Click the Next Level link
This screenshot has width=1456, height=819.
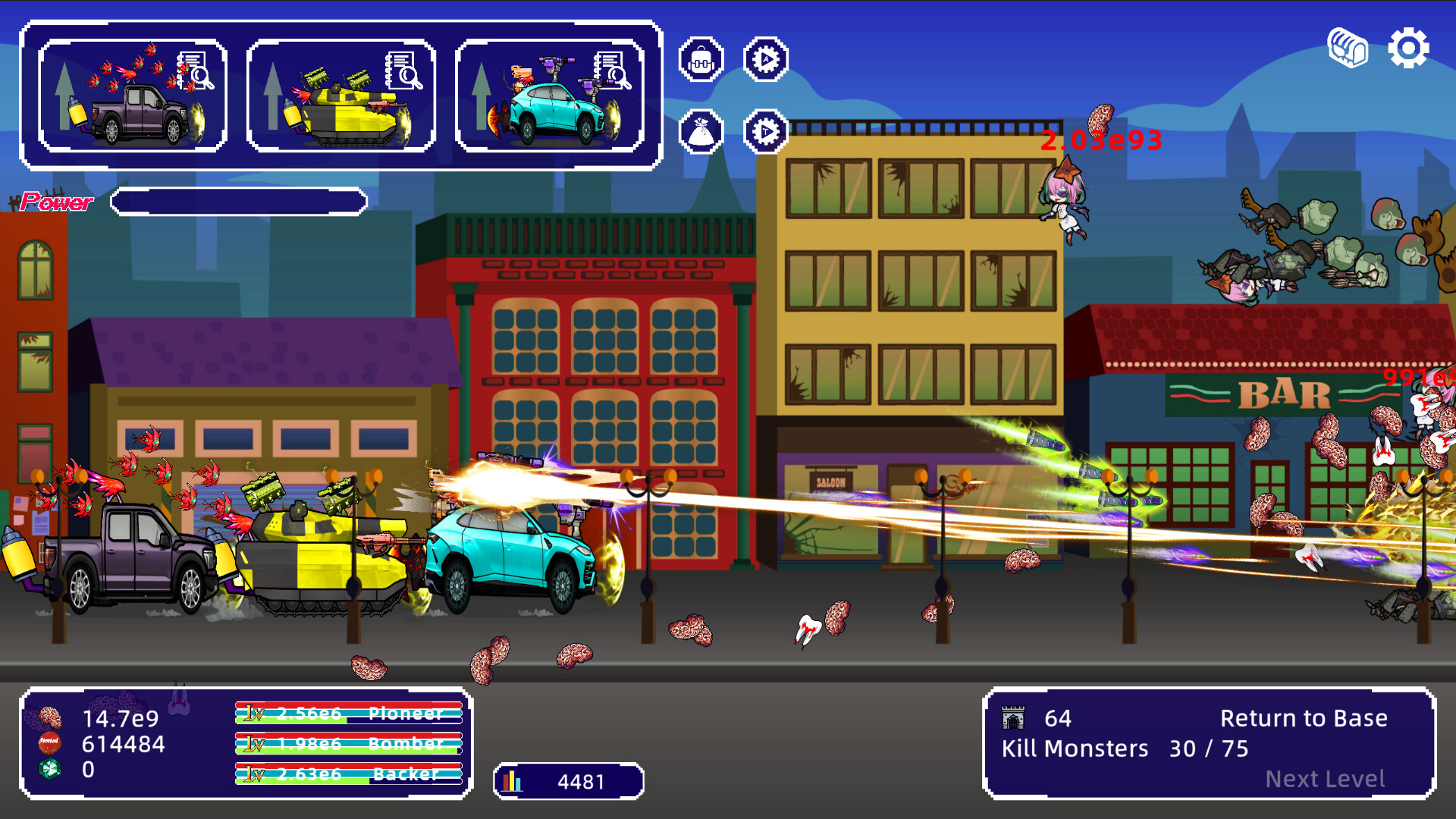[x=1326, y=778]
